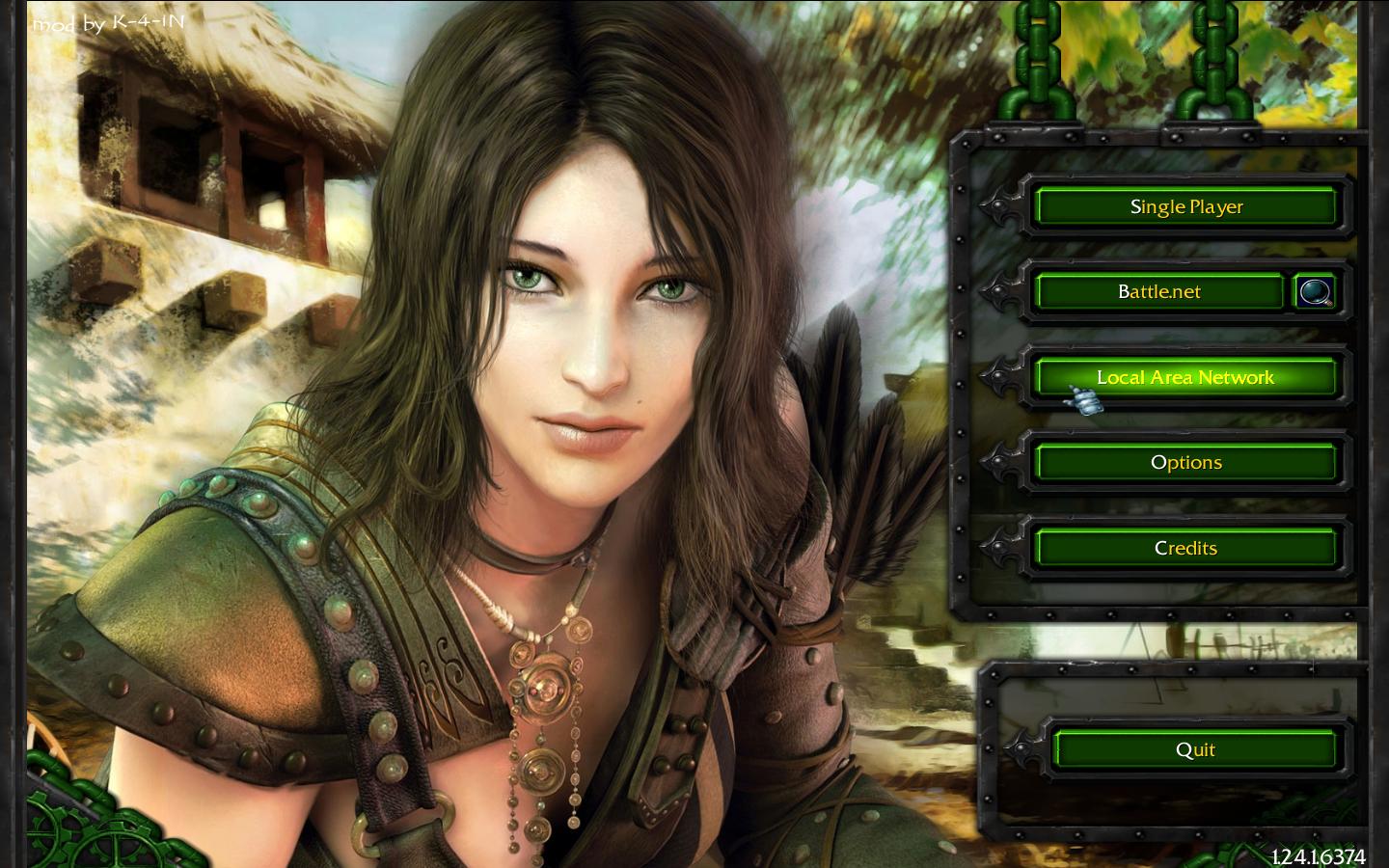Image resolution: width=1389 pixels, height=868 pixels.
Task: Quit the game
Action: click(1195, 749)
